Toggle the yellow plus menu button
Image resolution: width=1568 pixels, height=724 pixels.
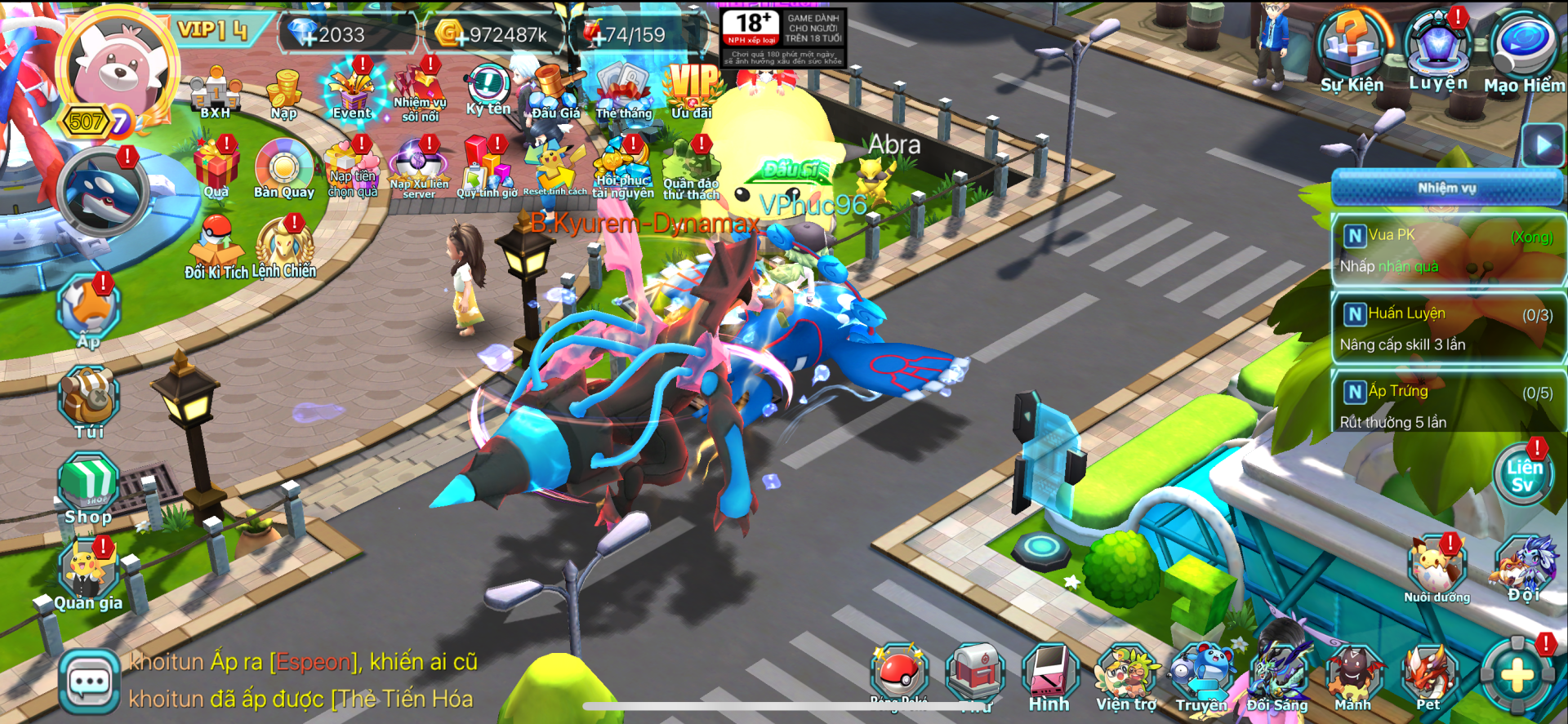pyautogui.click(x=1517, y=676)
